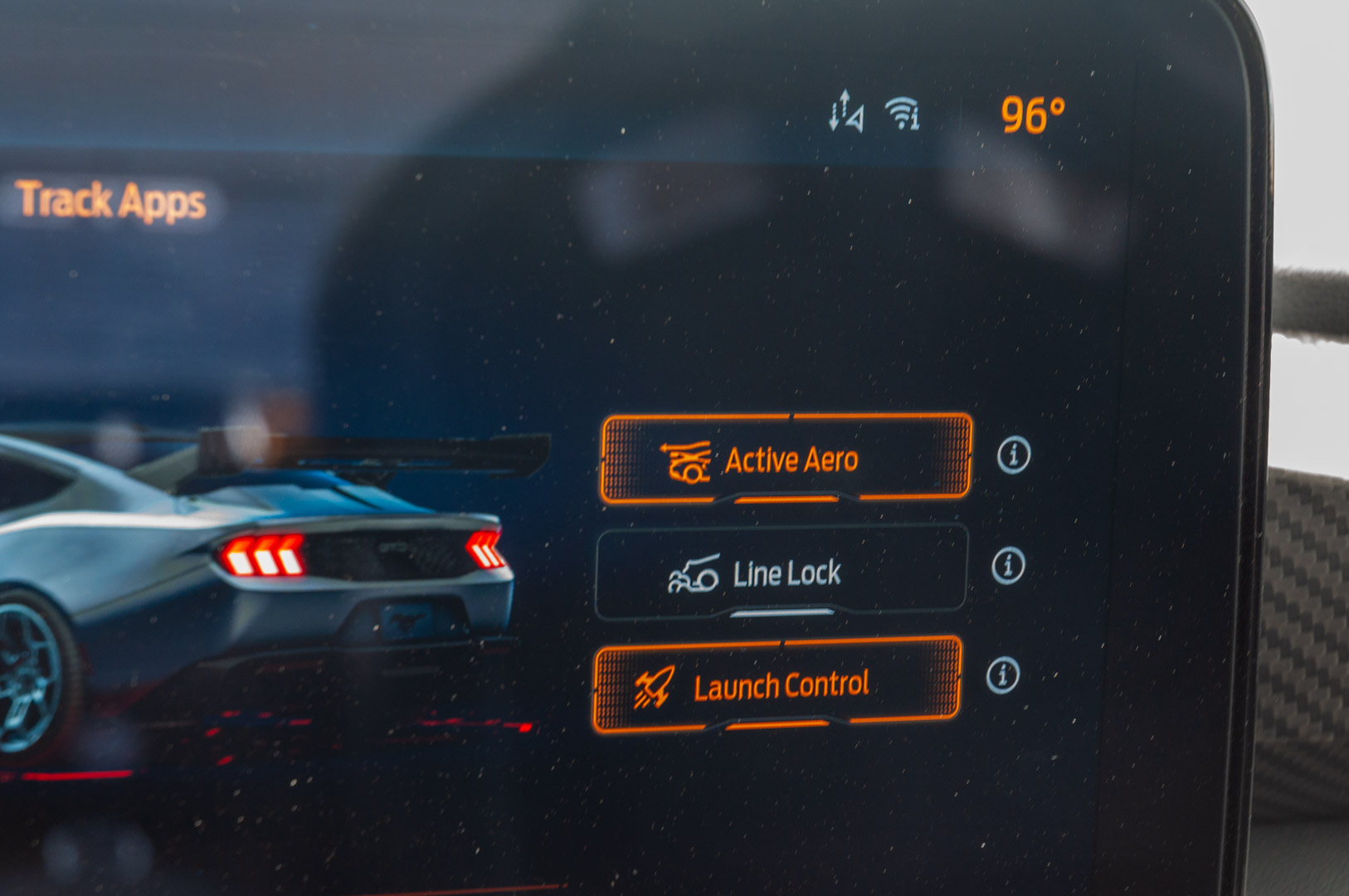
Task: Expand the tab beneath Active Aero
Action: click(x=783, y=499)
